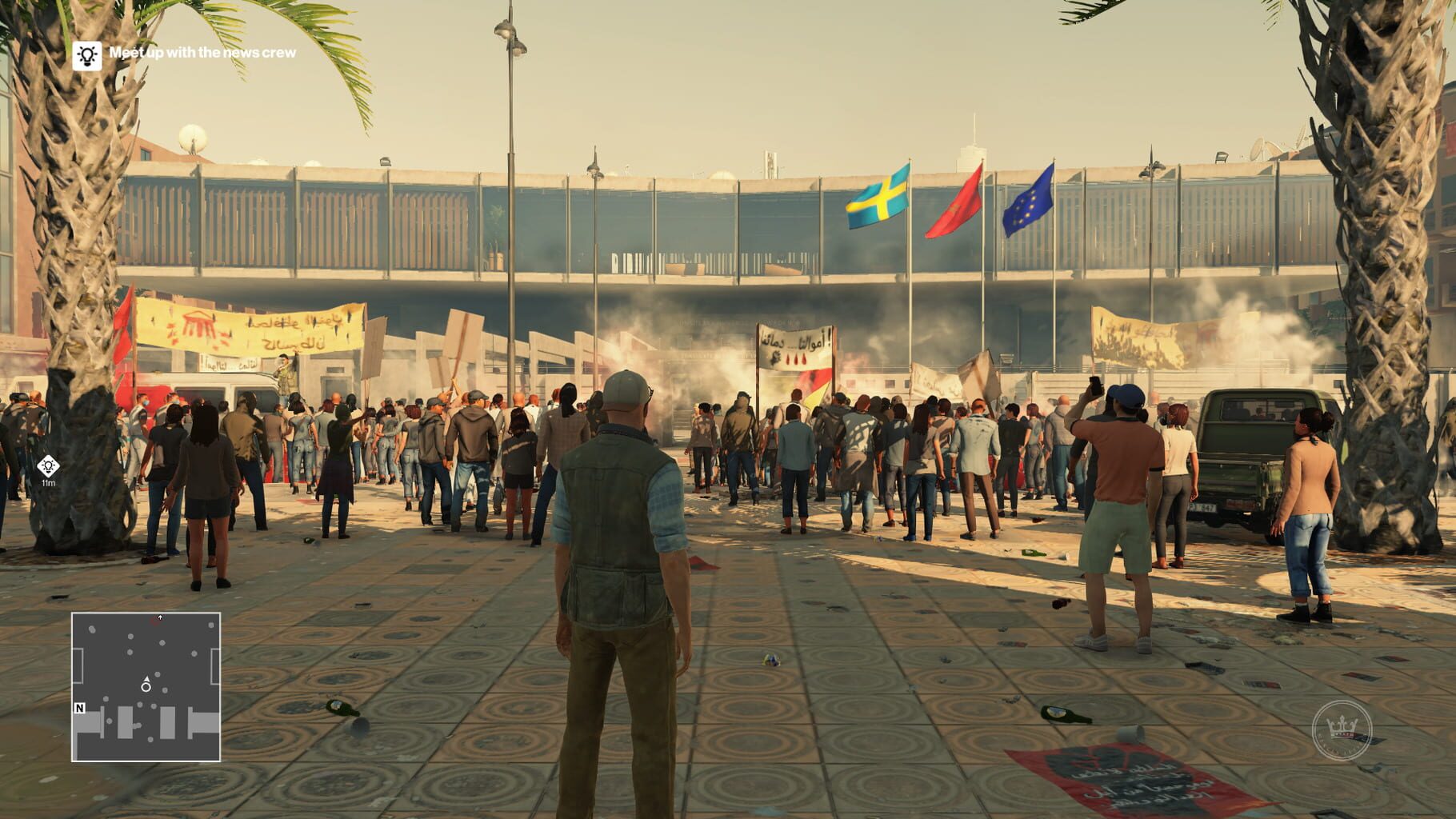The image size is (1456, 819).
Task: Click the north indicator letter N on minimap
Action: [79, 709]
